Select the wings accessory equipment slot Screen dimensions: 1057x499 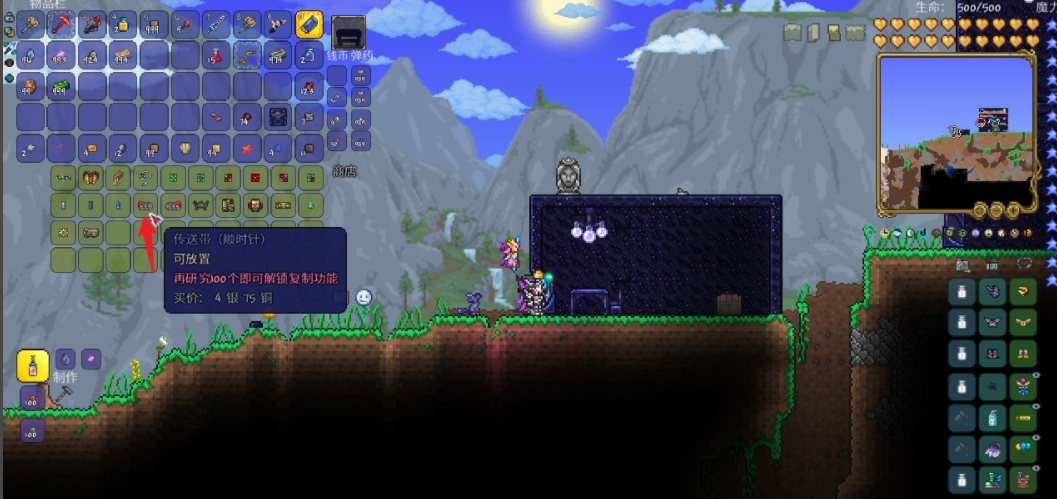point(993,451)
